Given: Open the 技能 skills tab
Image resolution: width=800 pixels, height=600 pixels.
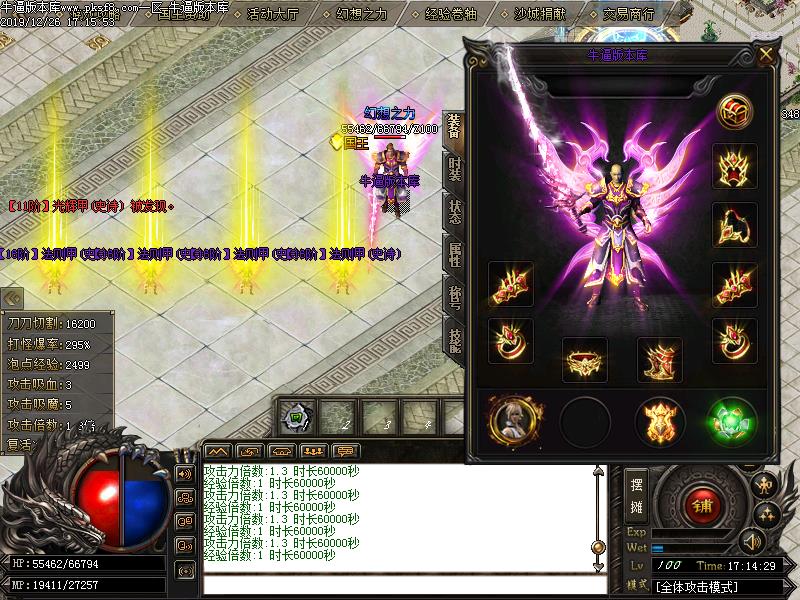Looking at the screenshot, I should (454, 339).
